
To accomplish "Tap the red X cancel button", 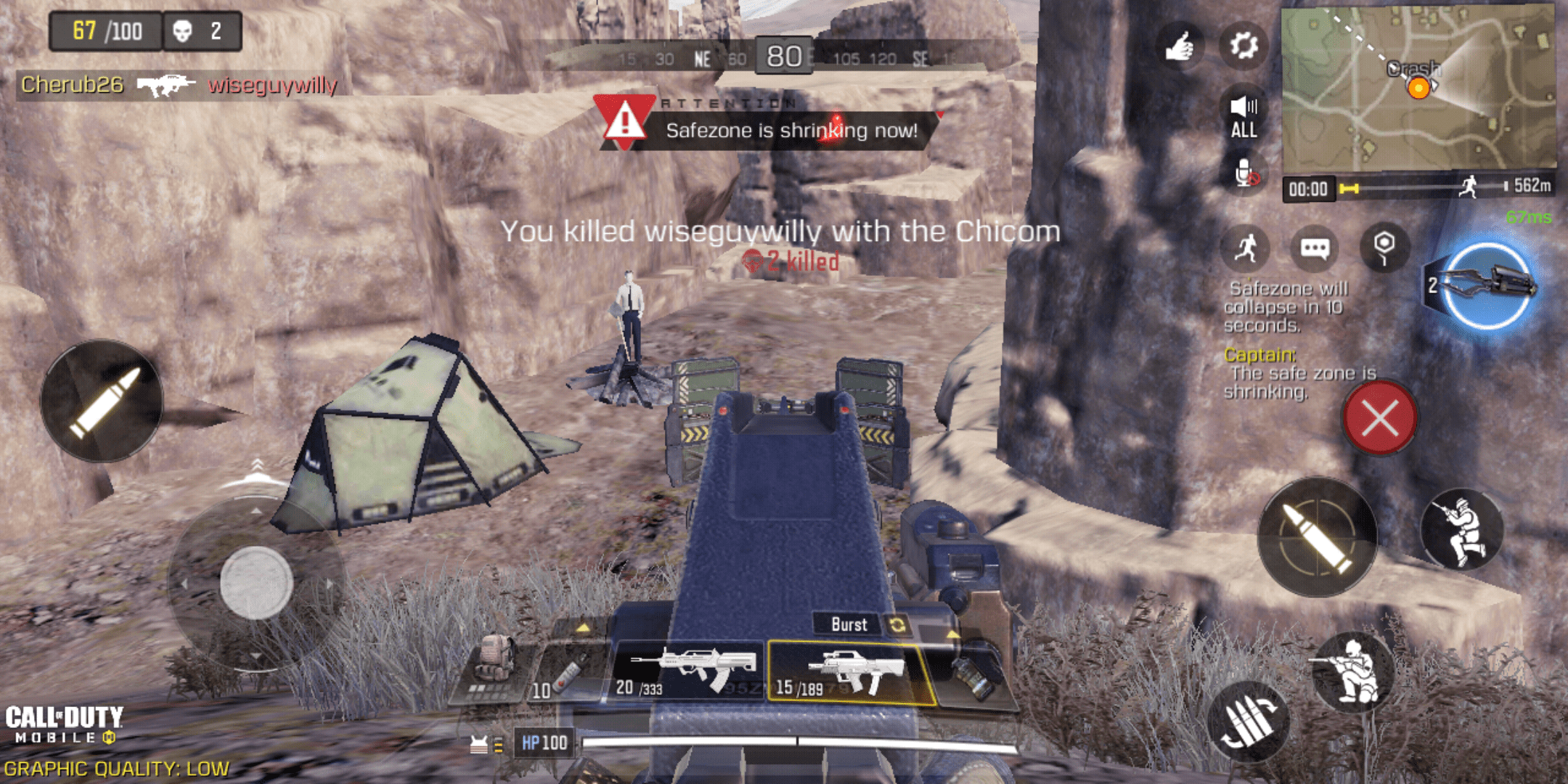I will click(1379, 419).
